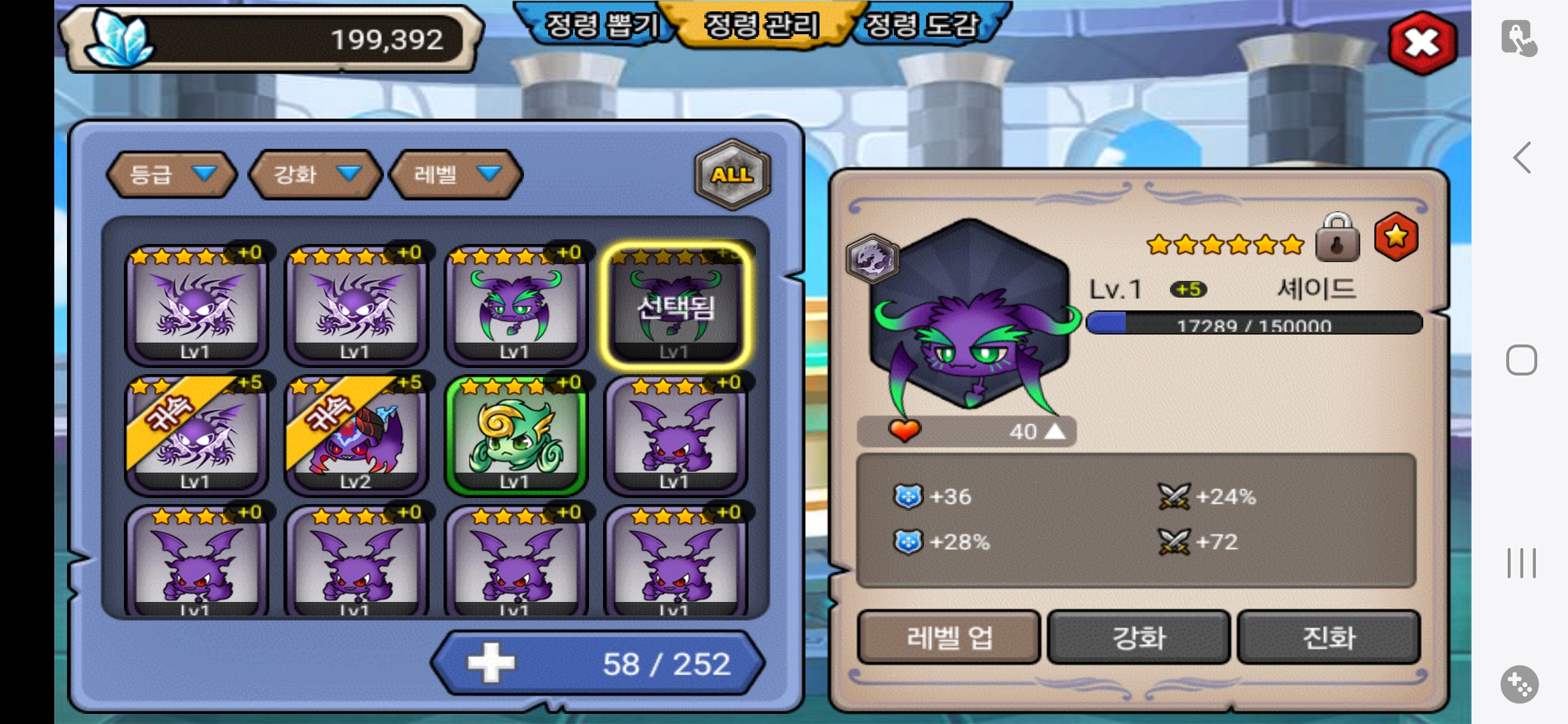Toggle the ALL filter hexagon
The image size is (1568, 724).
coord(732,174)
